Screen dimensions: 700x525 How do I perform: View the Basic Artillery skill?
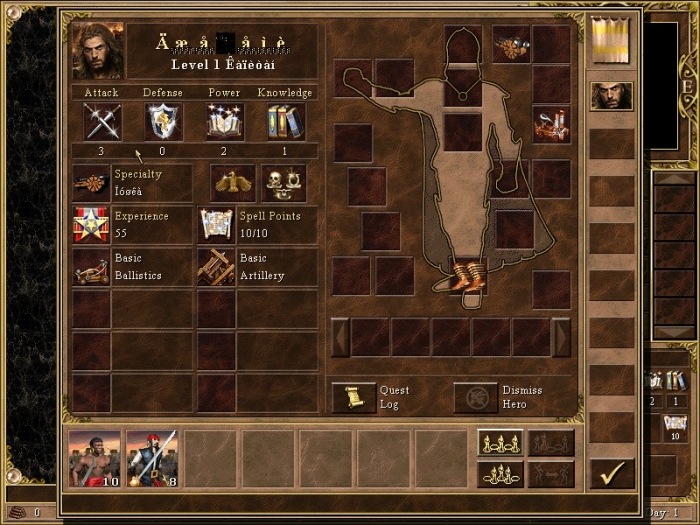tap(216, 267)
